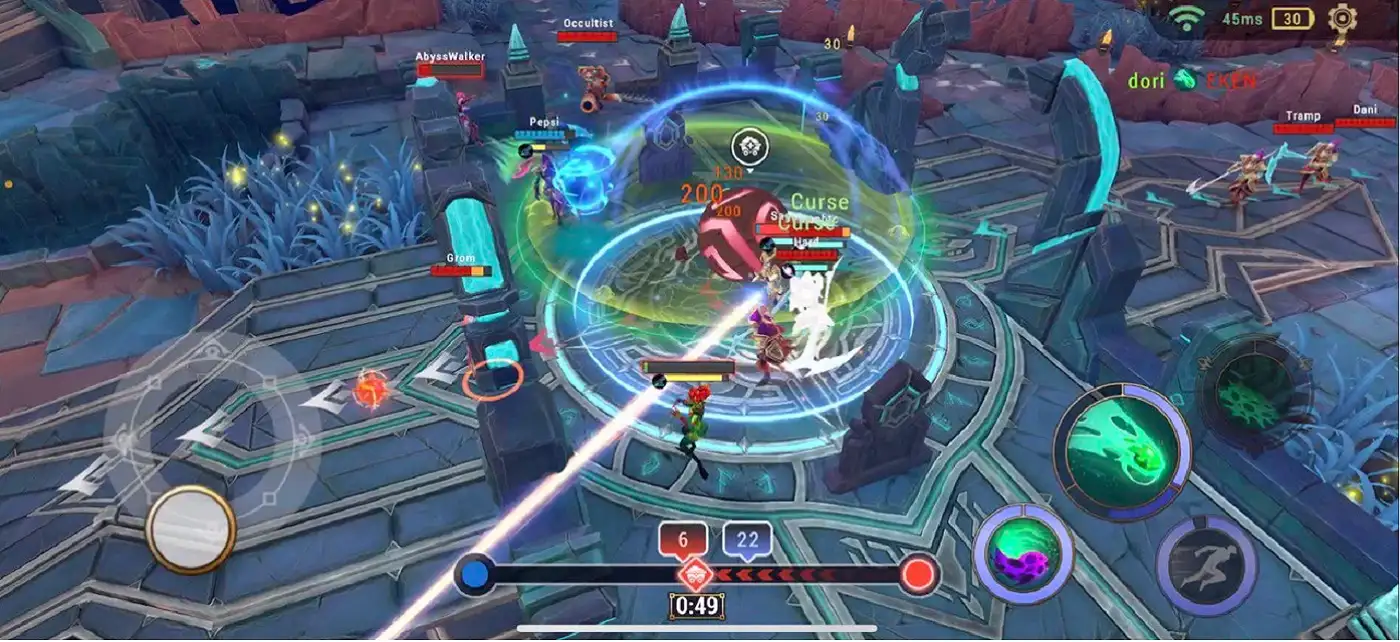Activate the green splat ultimate ability

tap(1248, 383)
